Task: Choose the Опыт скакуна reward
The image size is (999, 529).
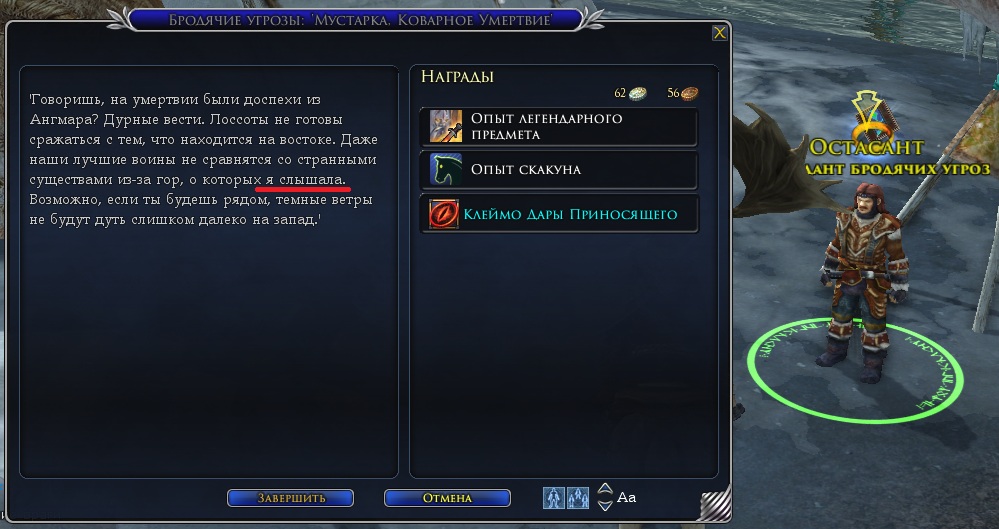Action: click(559, 169)
